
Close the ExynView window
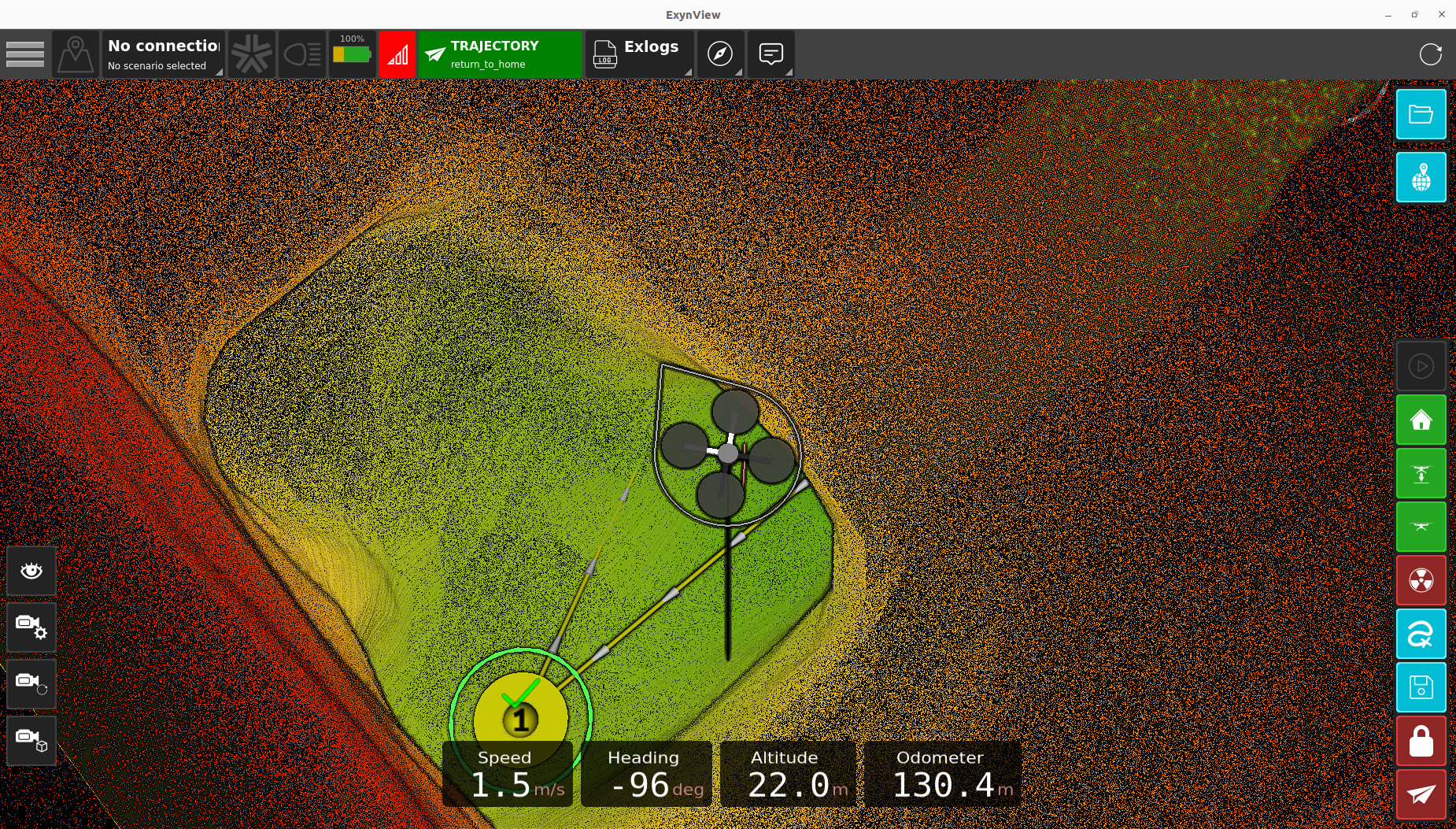[x=1441, y=14]
